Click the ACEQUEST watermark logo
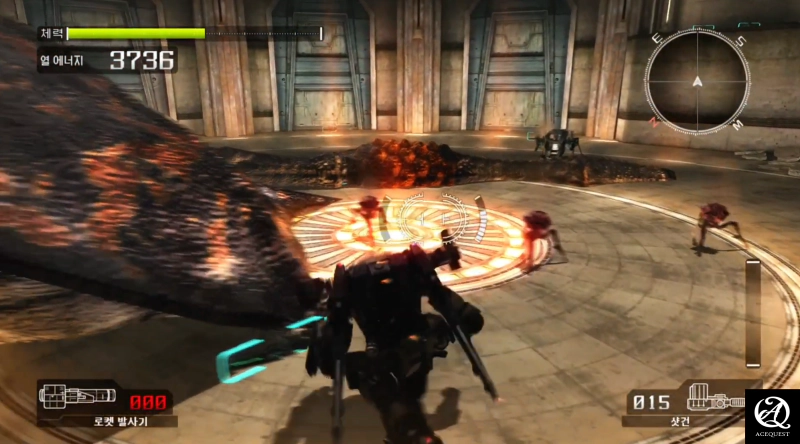This screenshot has width=800, height=444. pyautogui.click(x=772, y=415)
